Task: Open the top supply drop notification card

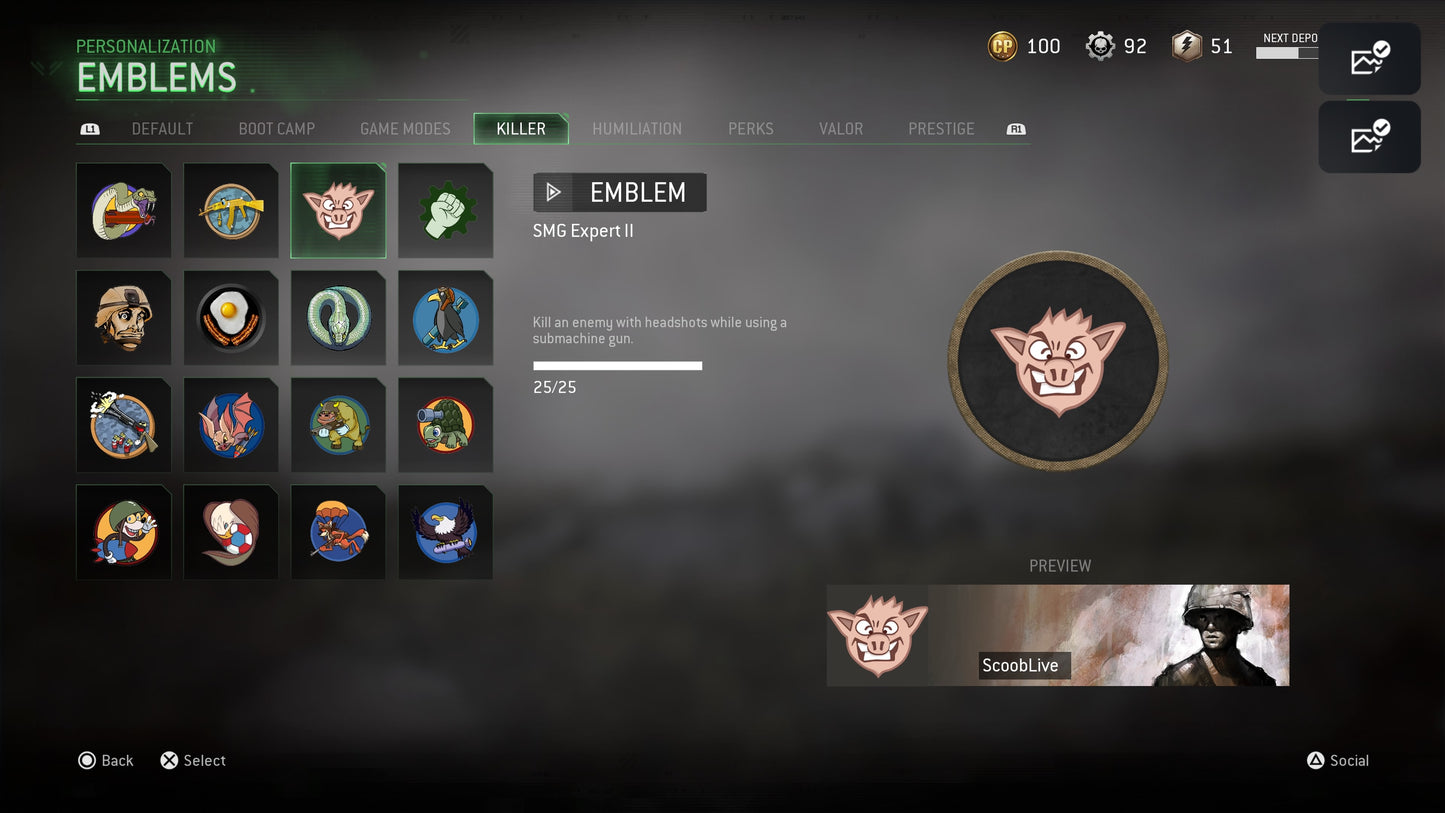Action: (1369, 58)
